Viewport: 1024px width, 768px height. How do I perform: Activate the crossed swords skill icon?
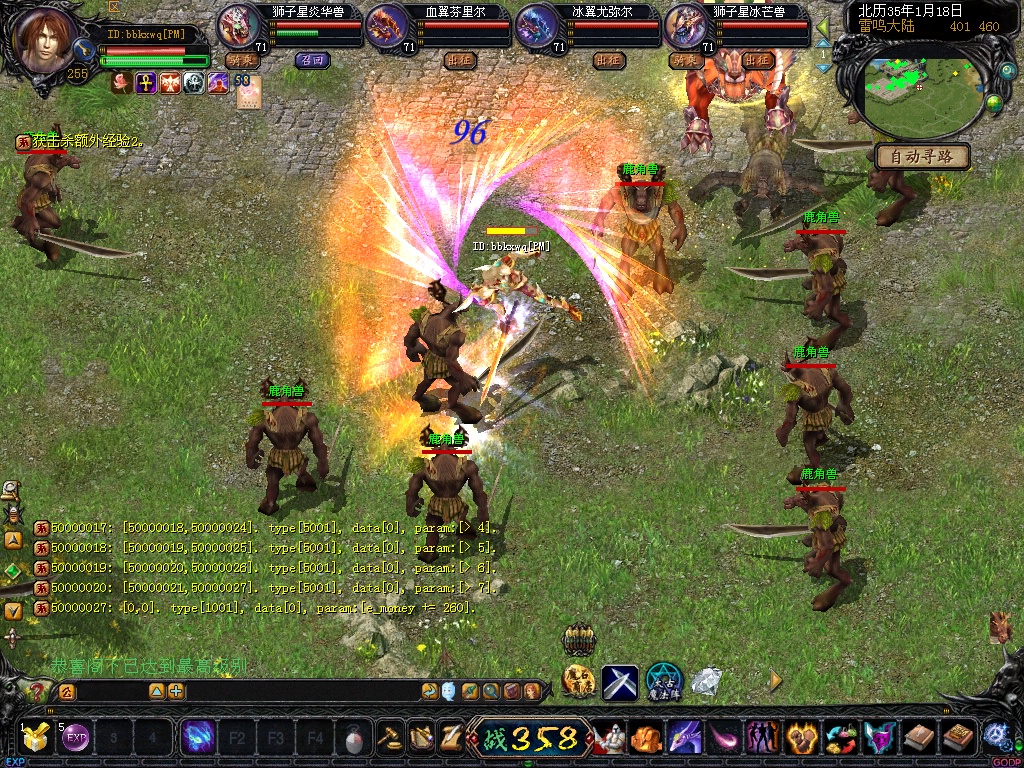point(620,682)
